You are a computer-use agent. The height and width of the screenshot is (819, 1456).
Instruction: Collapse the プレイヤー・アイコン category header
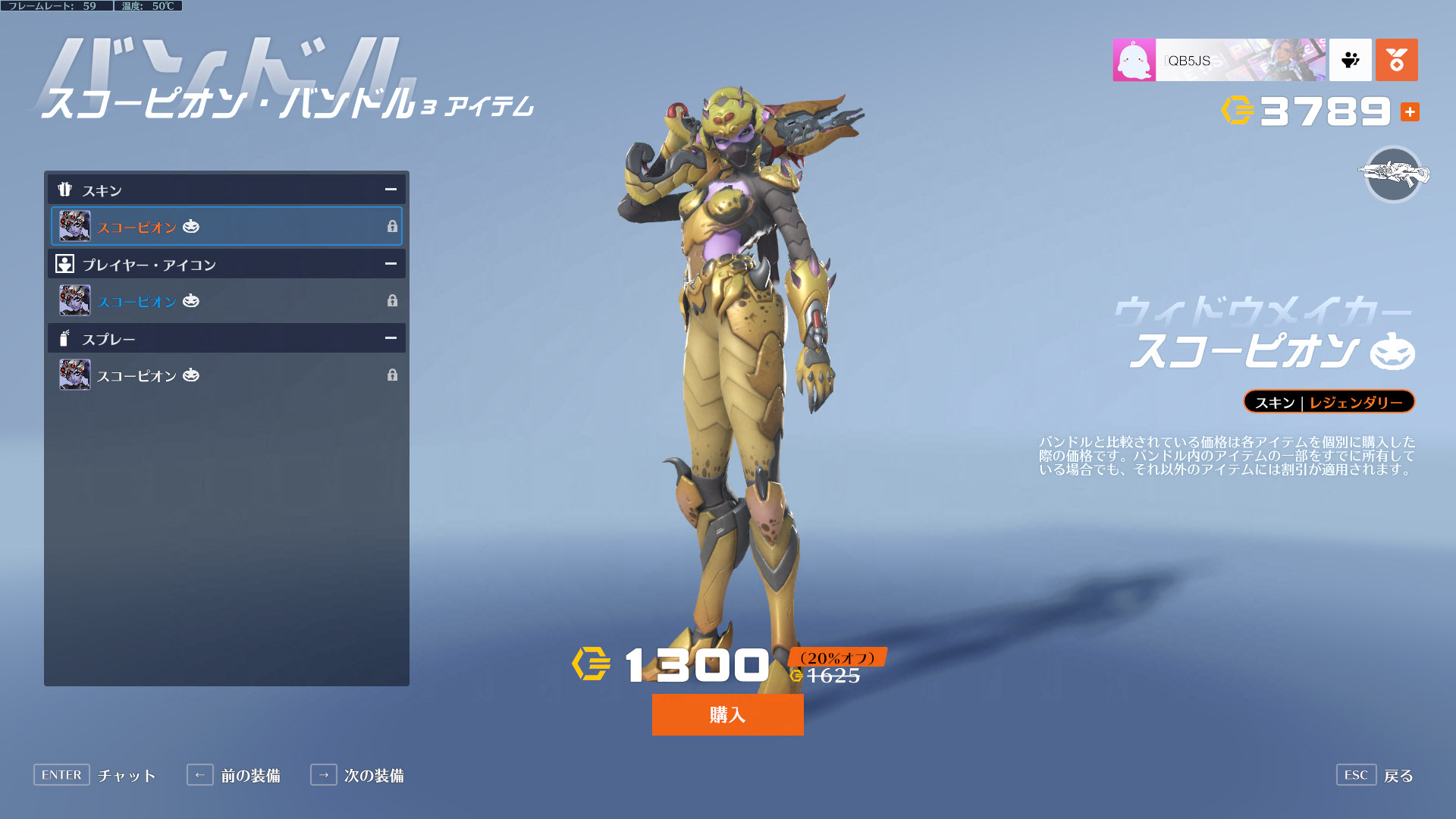tap(391, 264)
